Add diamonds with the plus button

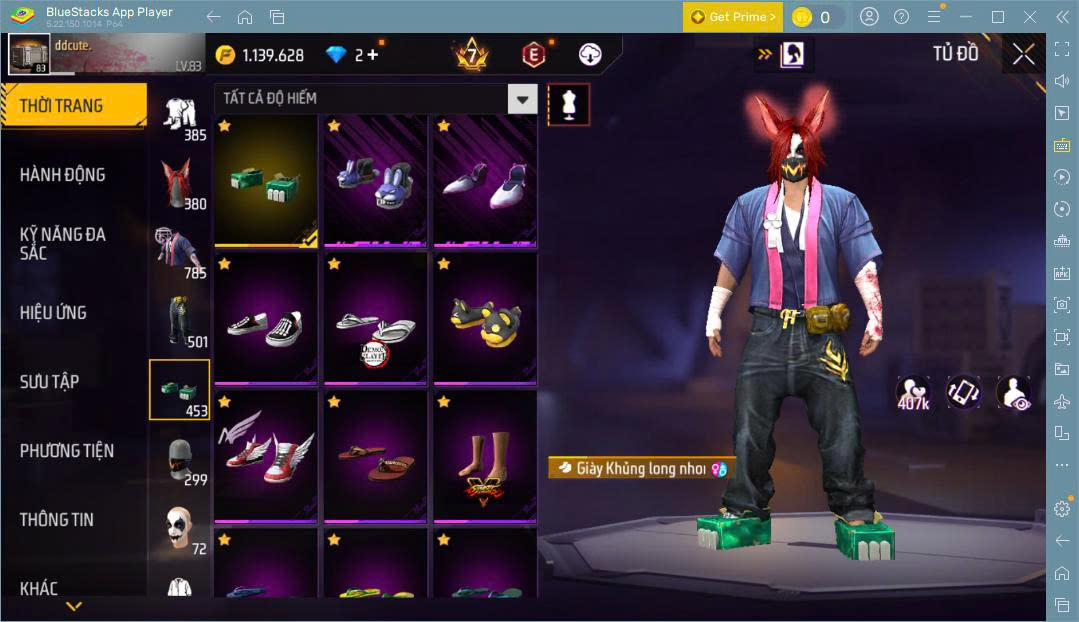point(372,55)
